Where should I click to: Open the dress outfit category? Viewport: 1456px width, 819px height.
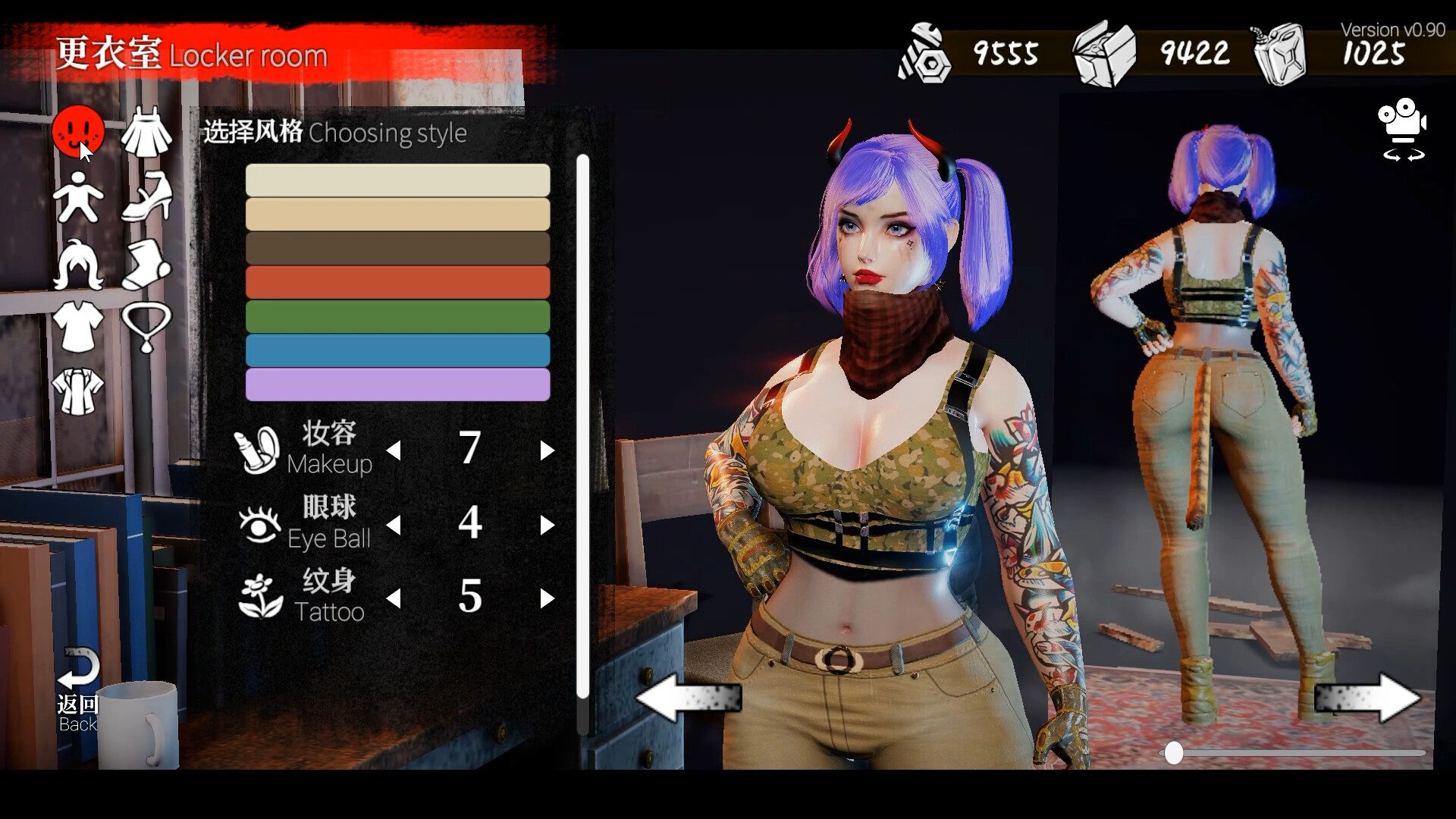coord(147,133)
